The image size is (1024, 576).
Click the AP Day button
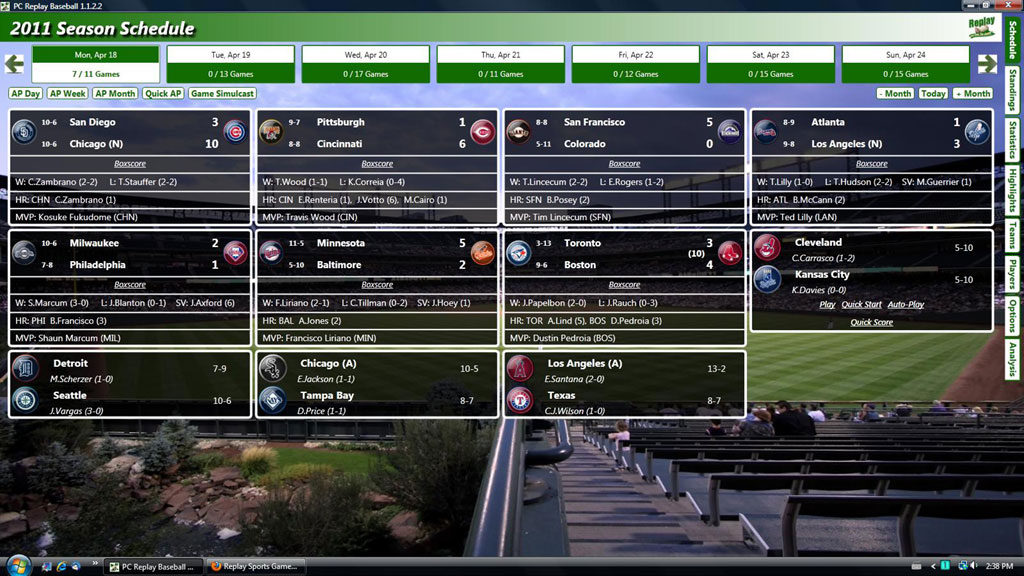[26, 93]
